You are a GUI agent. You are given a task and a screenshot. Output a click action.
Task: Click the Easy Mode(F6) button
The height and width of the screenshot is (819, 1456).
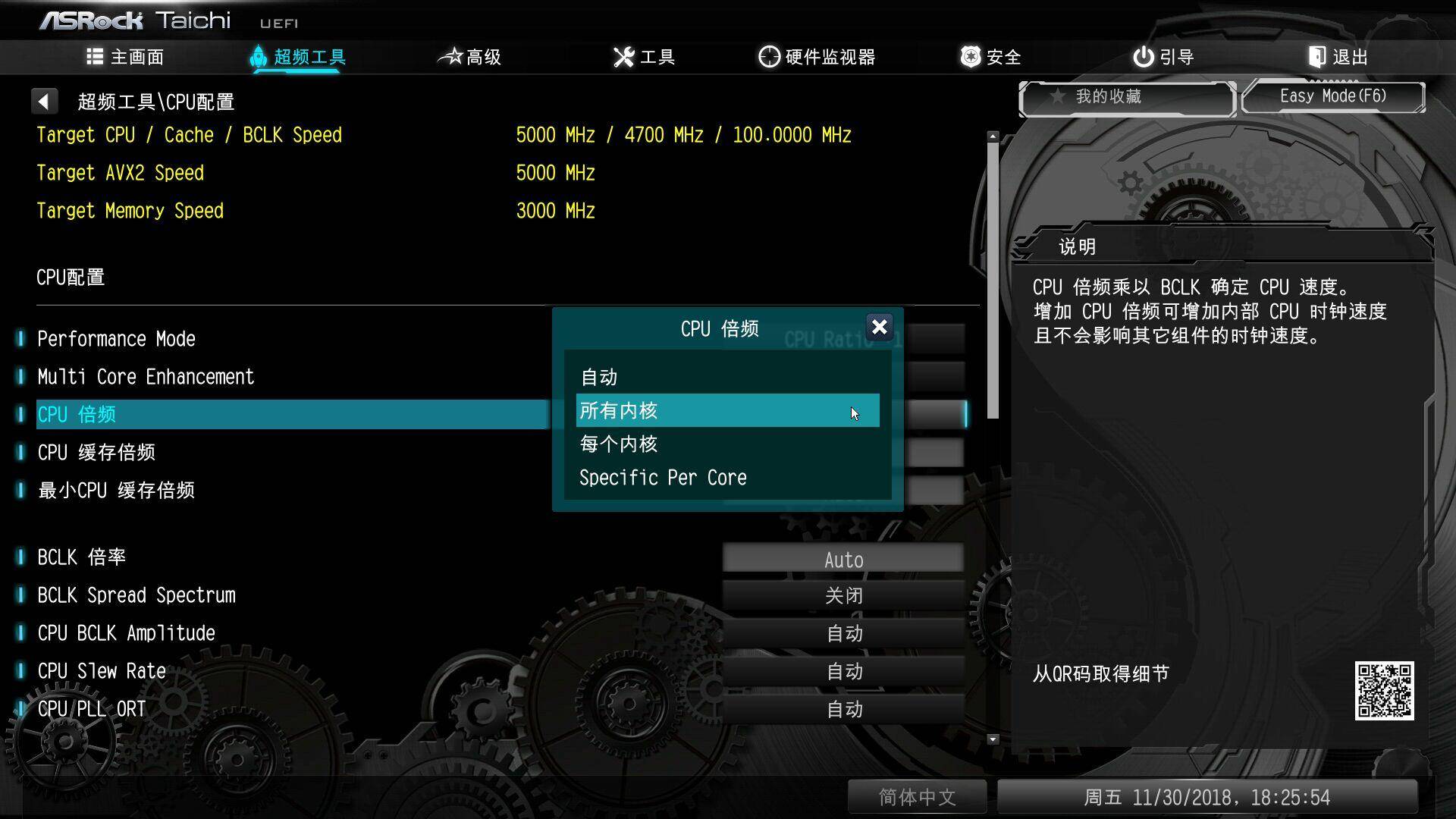pos(1333,96)
